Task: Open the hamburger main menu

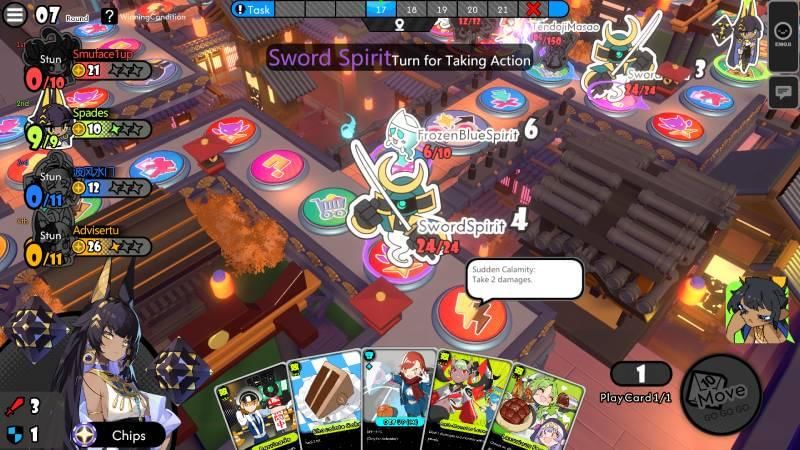Action: click(x=16, y=15)
